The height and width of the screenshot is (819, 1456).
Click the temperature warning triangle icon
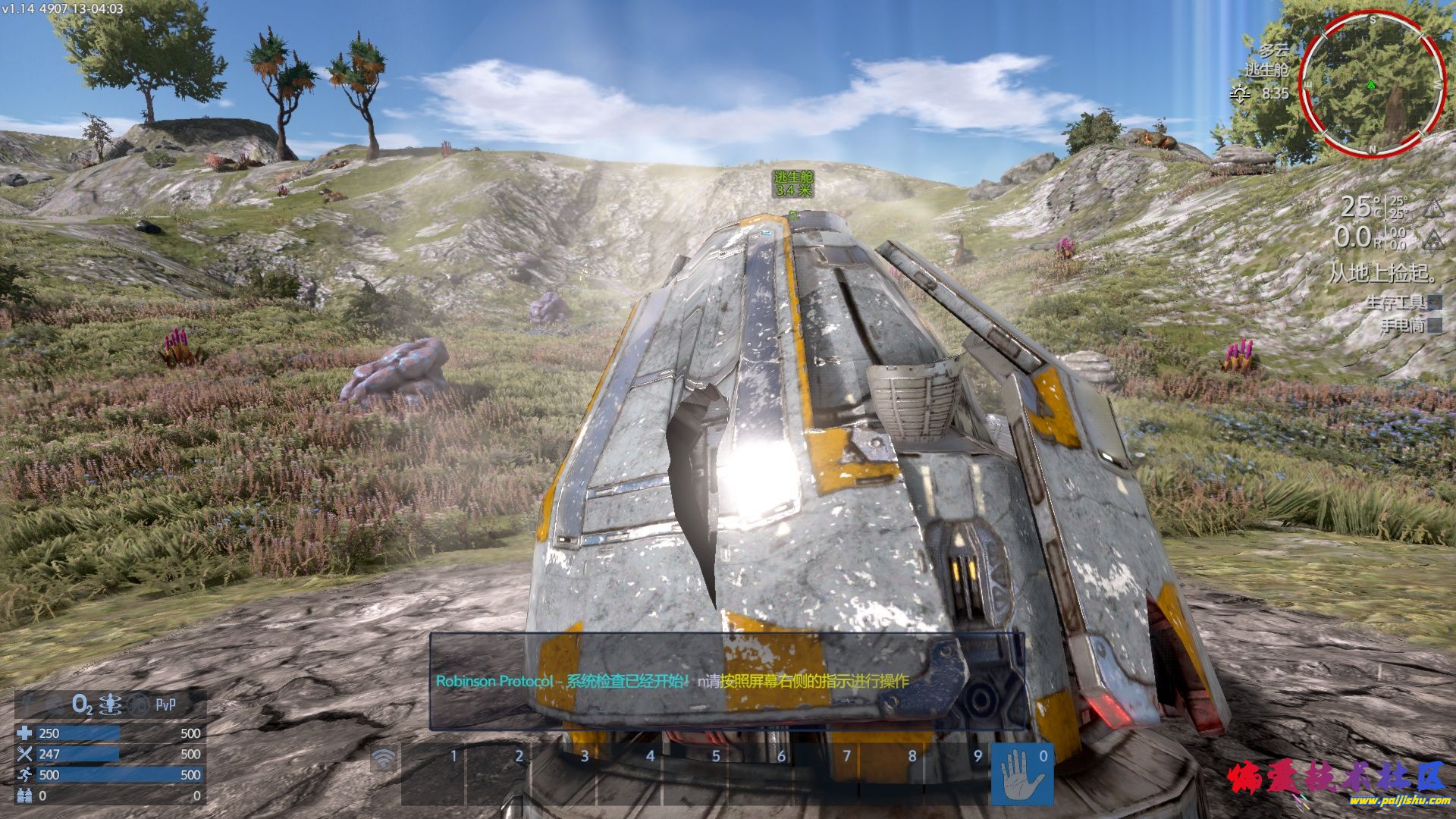[1432, 208]
